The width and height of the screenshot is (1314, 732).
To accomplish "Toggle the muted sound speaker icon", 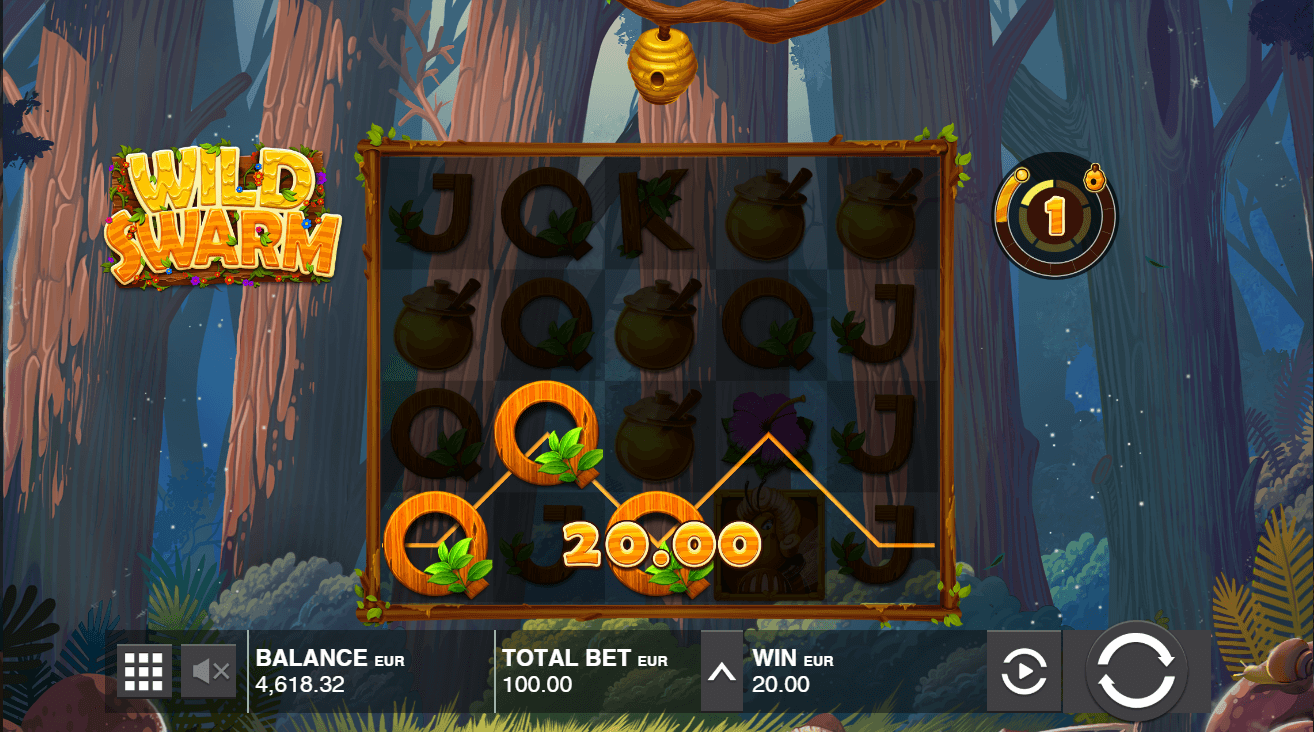I will click(209, 671).
